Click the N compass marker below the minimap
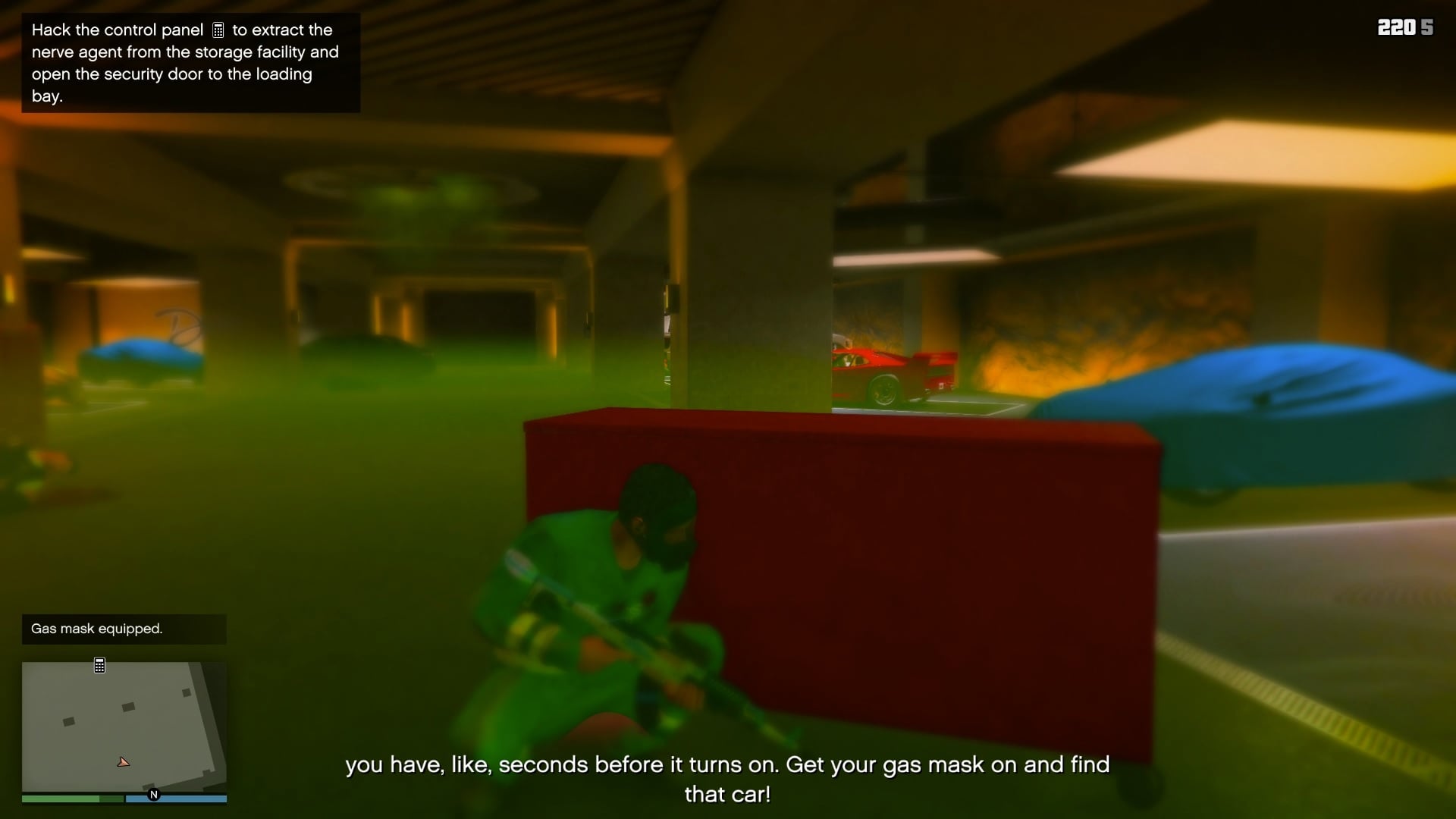The width and height of the screenshot is (1456, 819). point(155,794)
